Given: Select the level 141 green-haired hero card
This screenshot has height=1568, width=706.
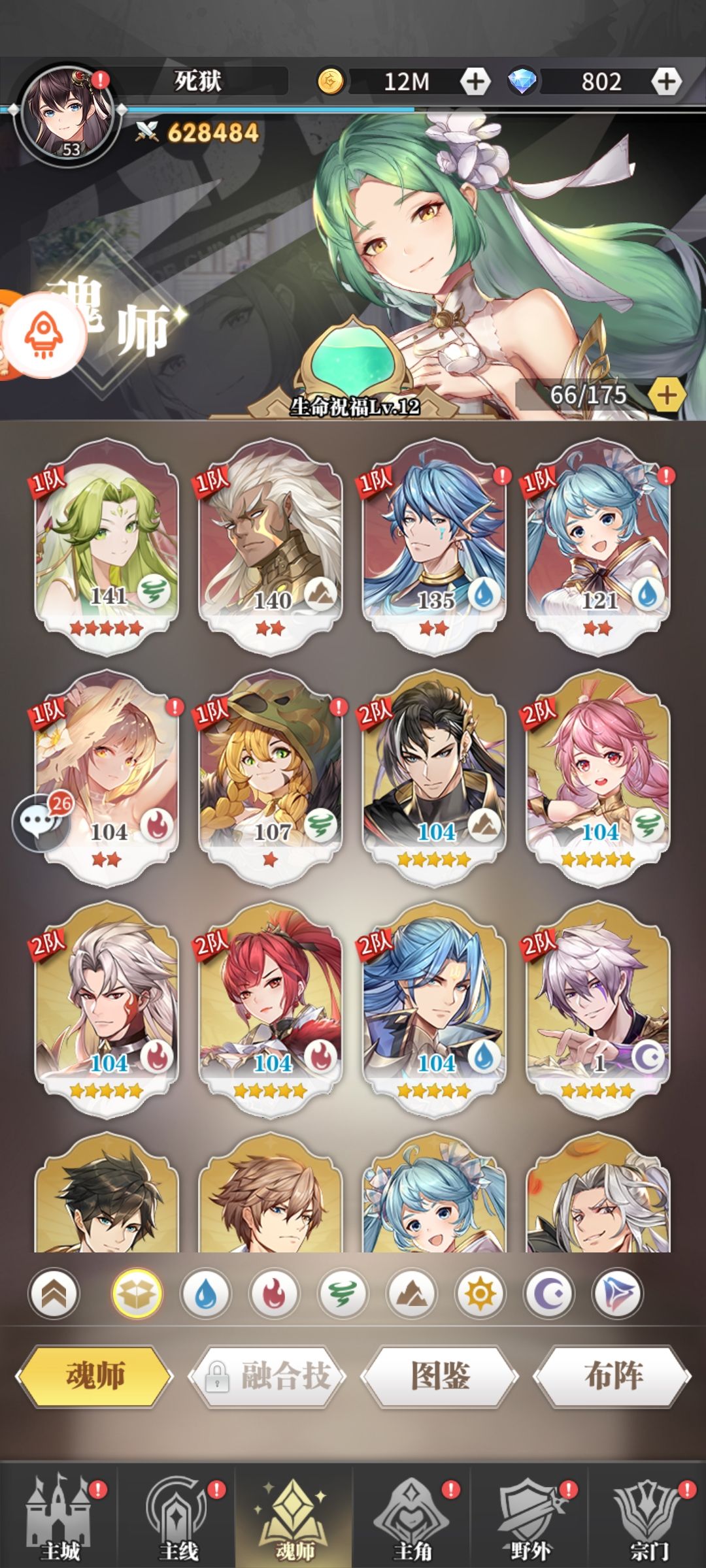Looking at the screenshot, I should click(107, 546).
